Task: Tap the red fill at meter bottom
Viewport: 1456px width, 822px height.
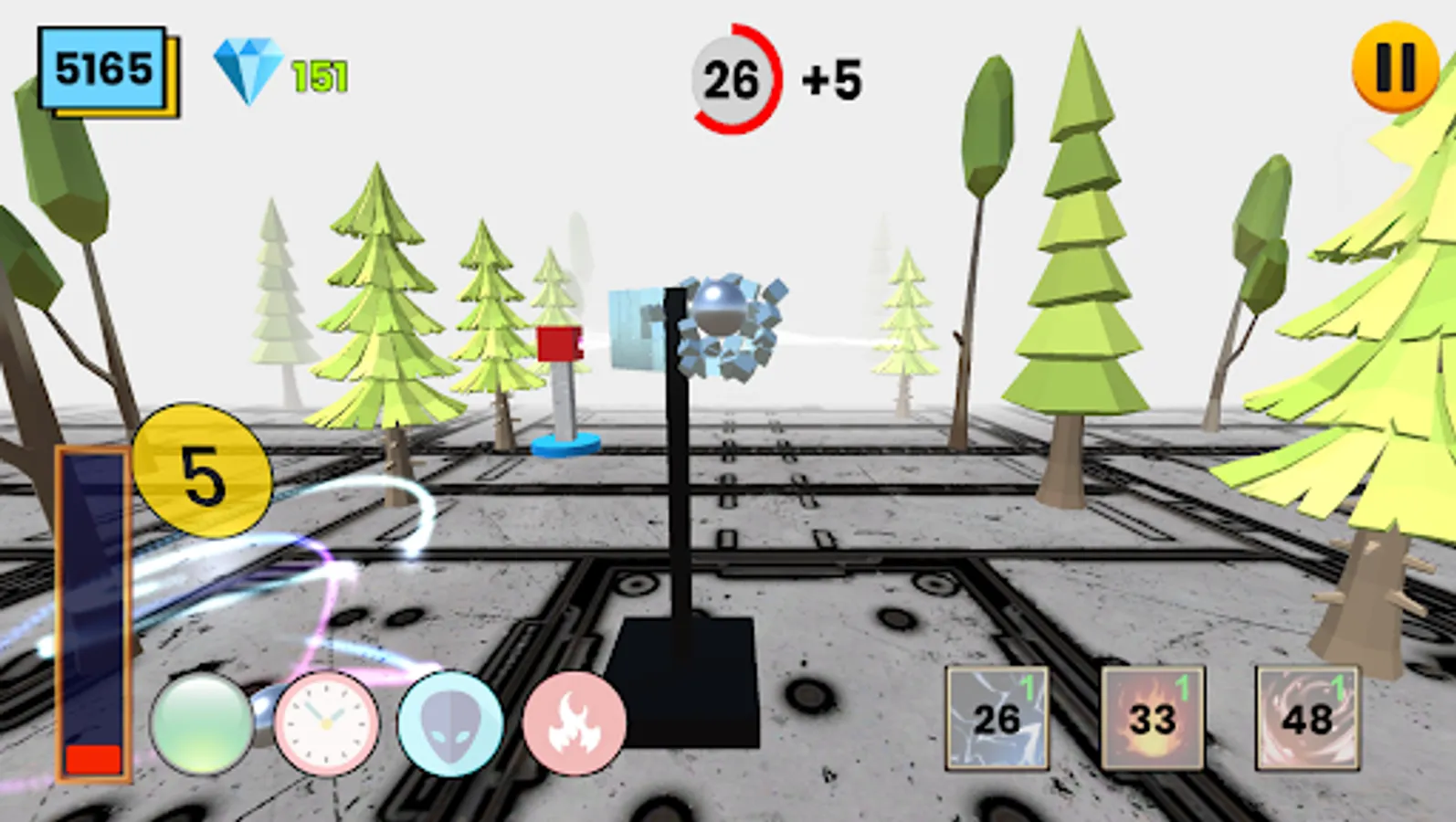Action: pyautogui.click(x=91, y=756)
